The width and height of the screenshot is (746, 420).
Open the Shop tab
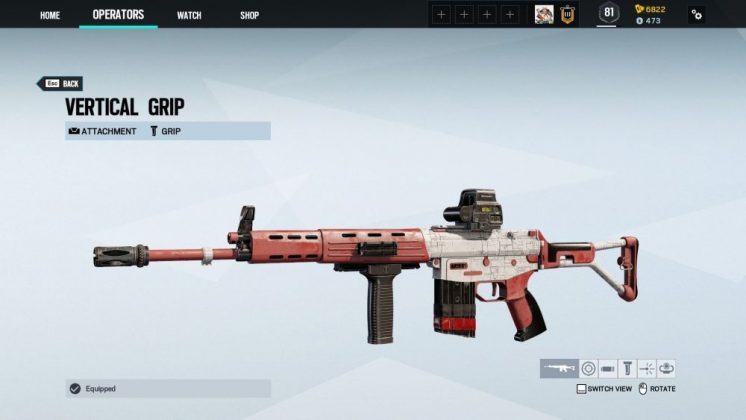click(249, 15)
